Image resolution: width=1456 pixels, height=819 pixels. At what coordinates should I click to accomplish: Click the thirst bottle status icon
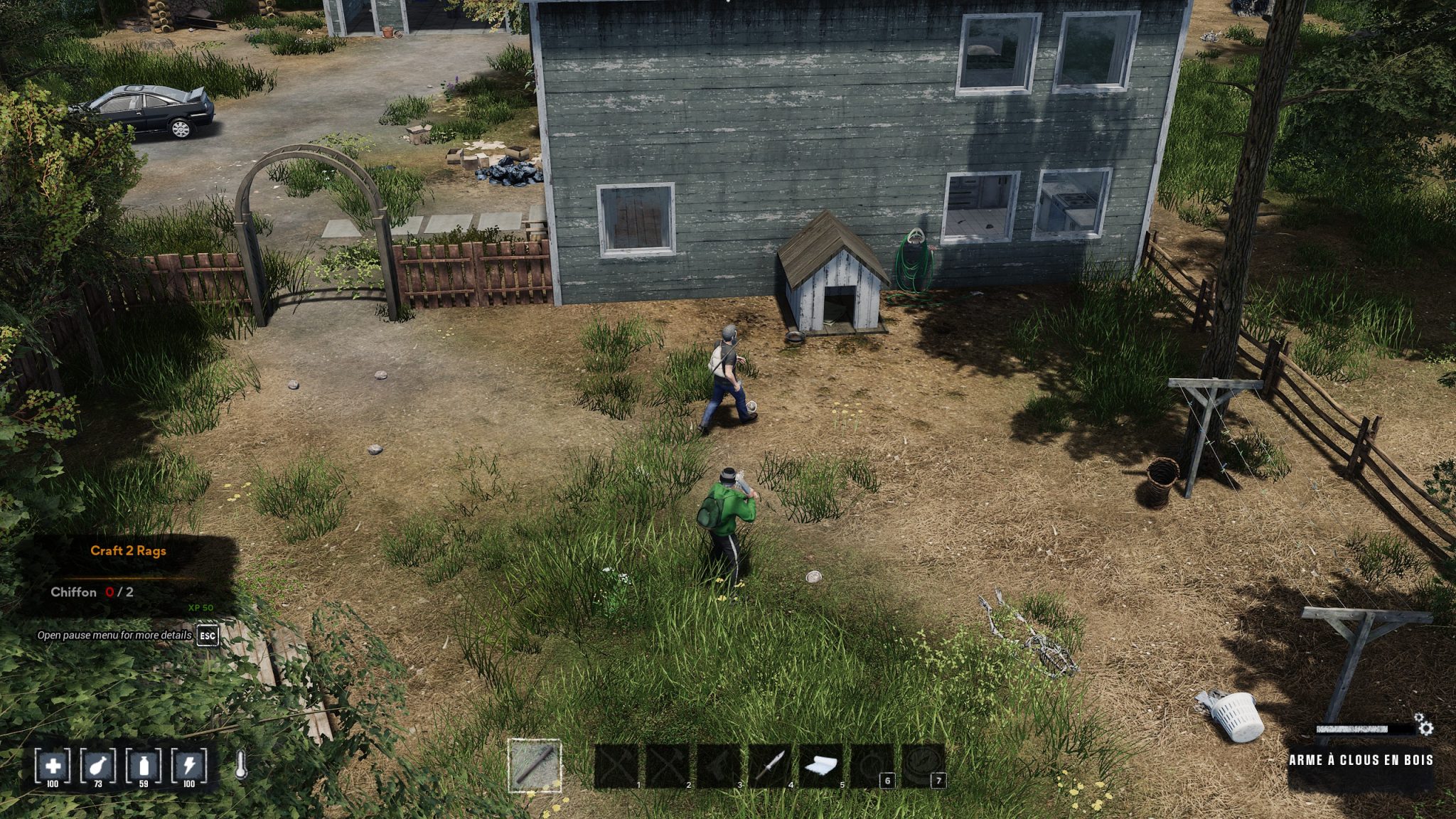[x=144, y=766]
